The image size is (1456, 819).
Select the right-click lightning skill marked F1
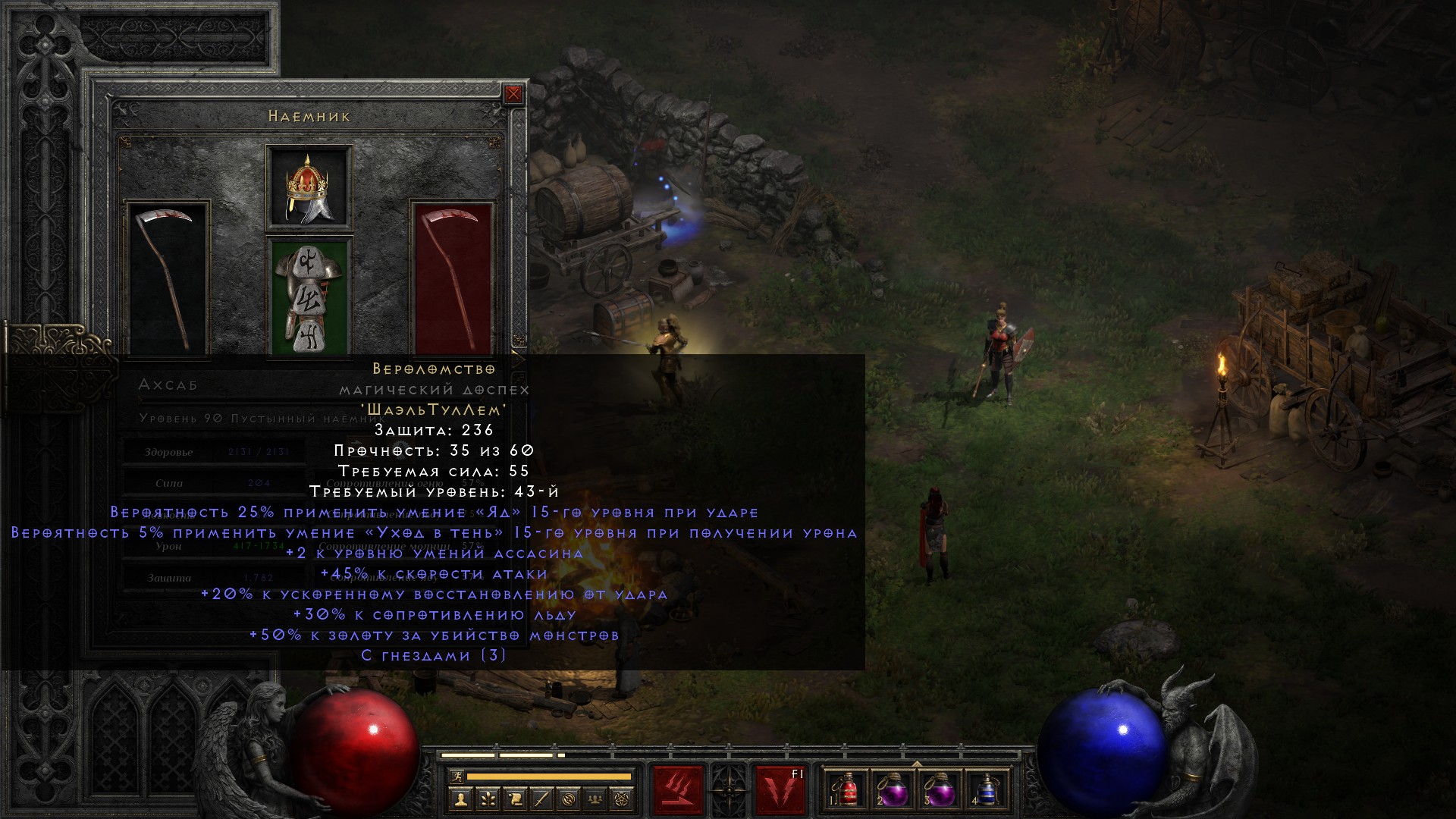[780, 790]
